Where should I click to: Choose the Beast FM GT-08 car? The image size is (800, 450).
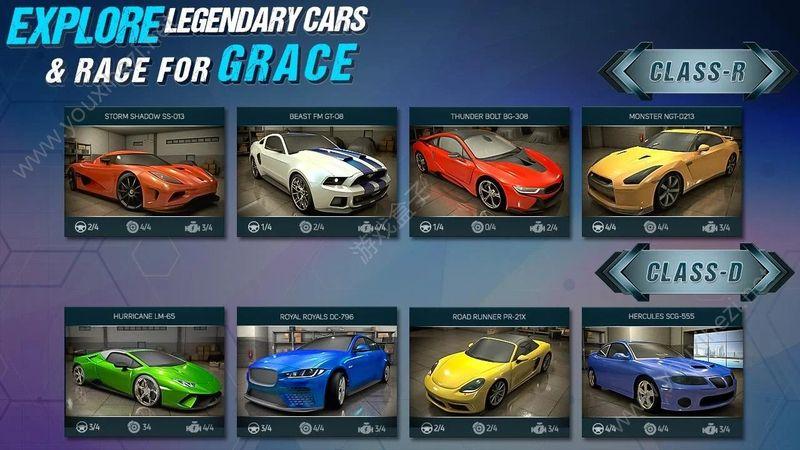317,172
